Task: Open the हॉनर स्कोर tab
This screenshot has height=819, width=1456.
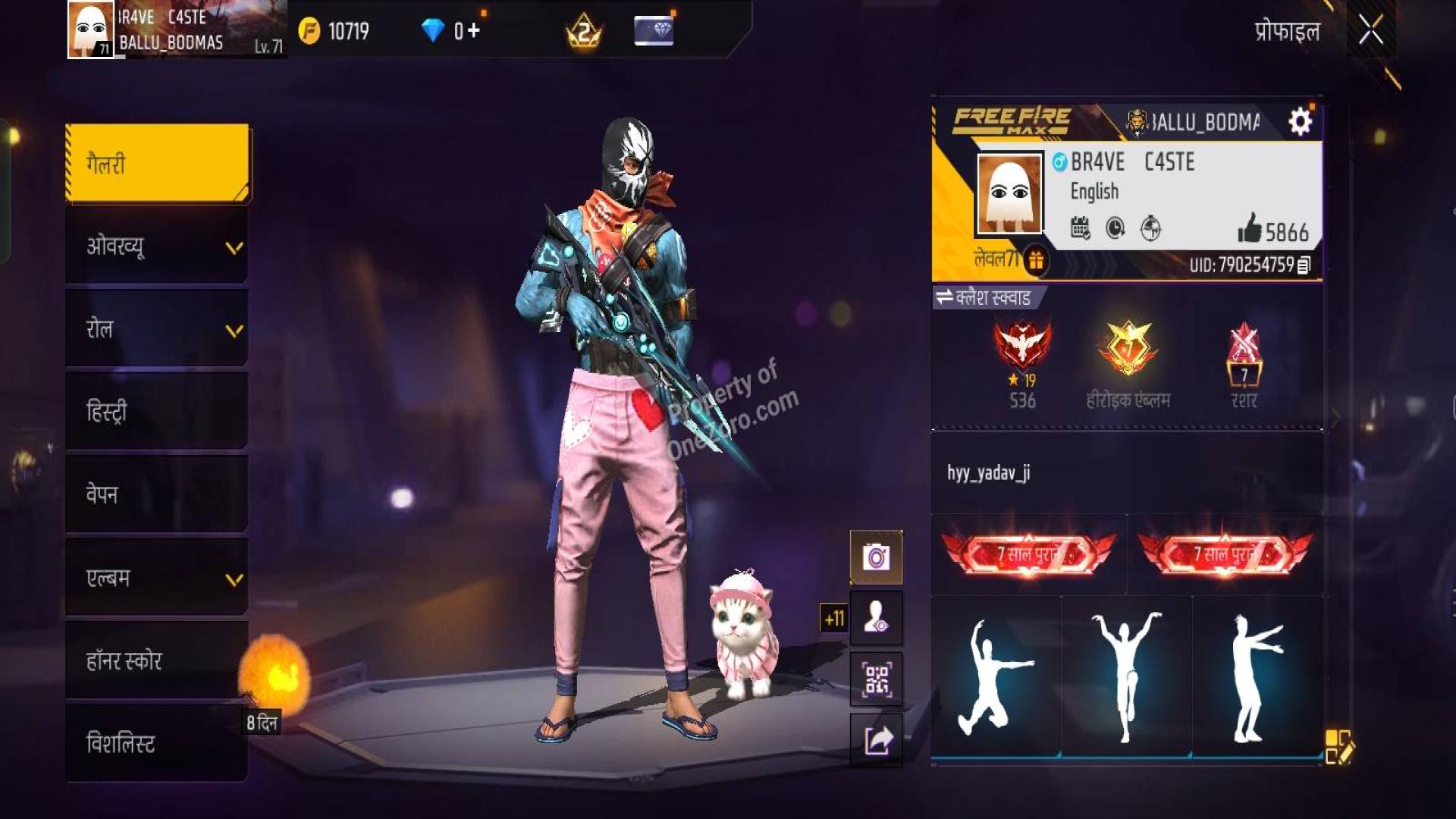Action: (x=158, y=661)
